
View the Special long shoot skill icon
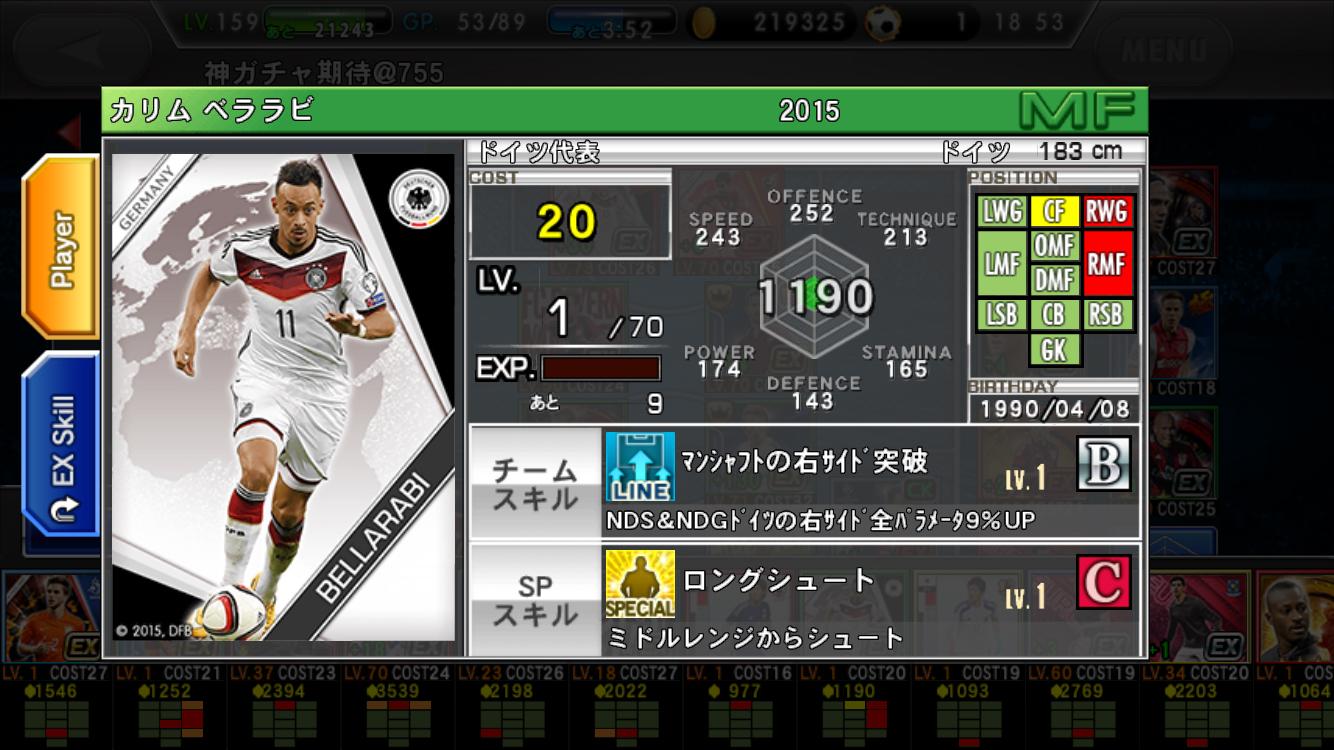tap(640, 584)
